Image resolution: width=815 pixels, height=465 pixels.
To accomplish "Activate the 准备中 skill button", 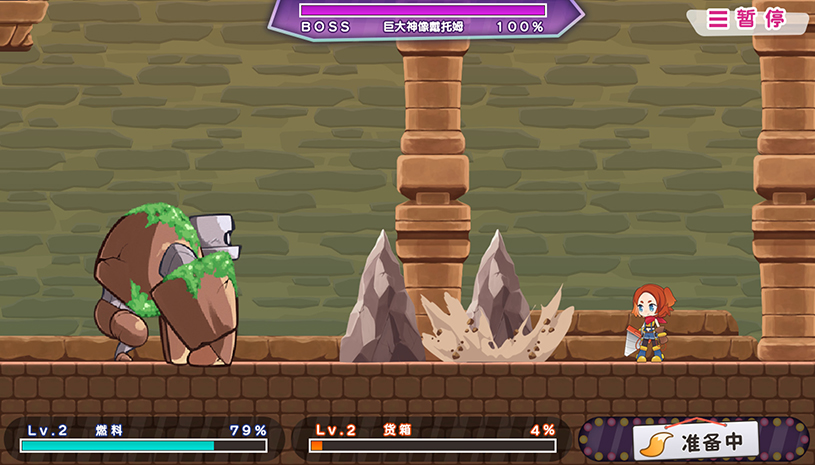I will 696,440.
